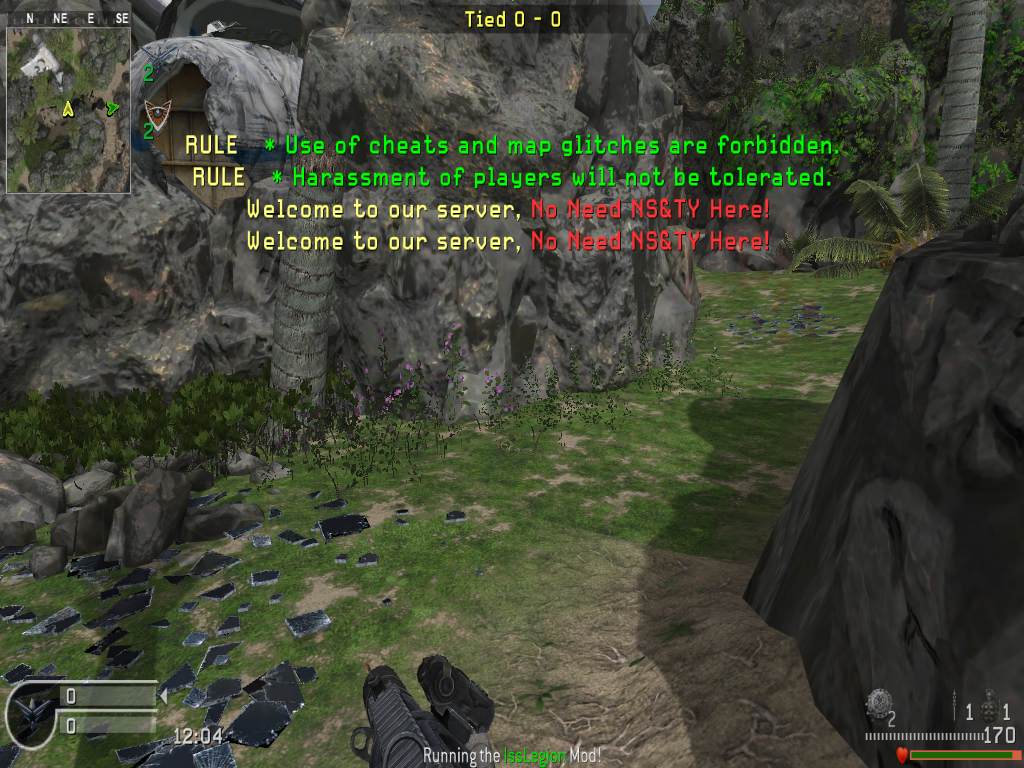Select the yellow player arrow on the minimap
The image size is (1024, 768).
coord(68,108)
